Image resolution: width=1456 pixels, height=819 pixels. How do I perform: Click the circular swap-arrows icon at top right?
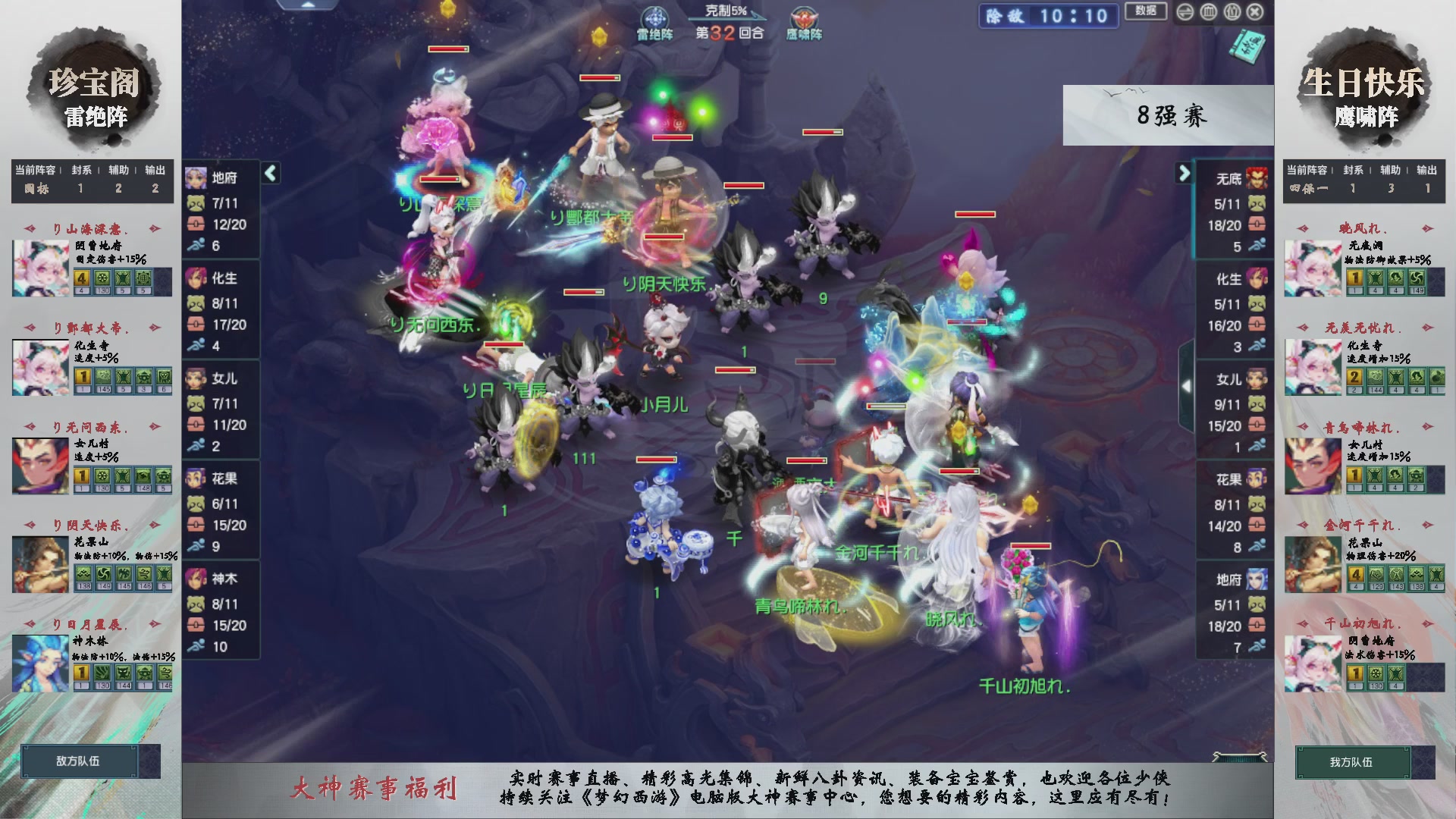pyautogui.click(x=1185, y=12)
